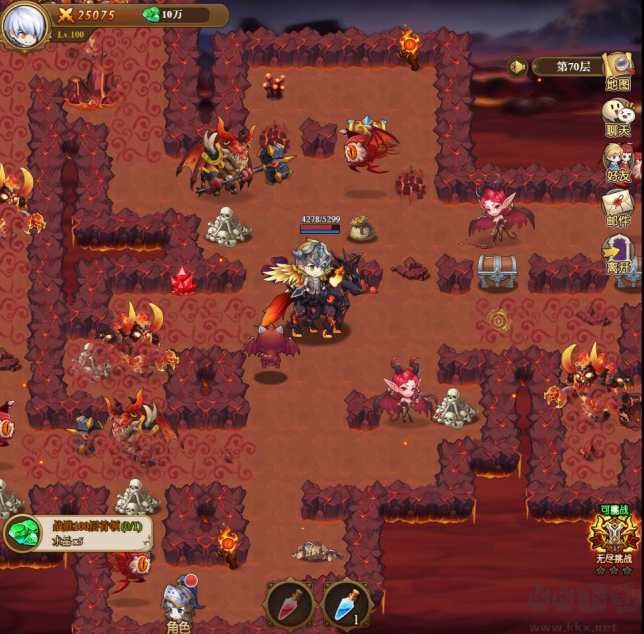Viewport: 644px width, 634px height.
Task: Open the floor 100 boss quest tracker
Action: coord(78,532)
